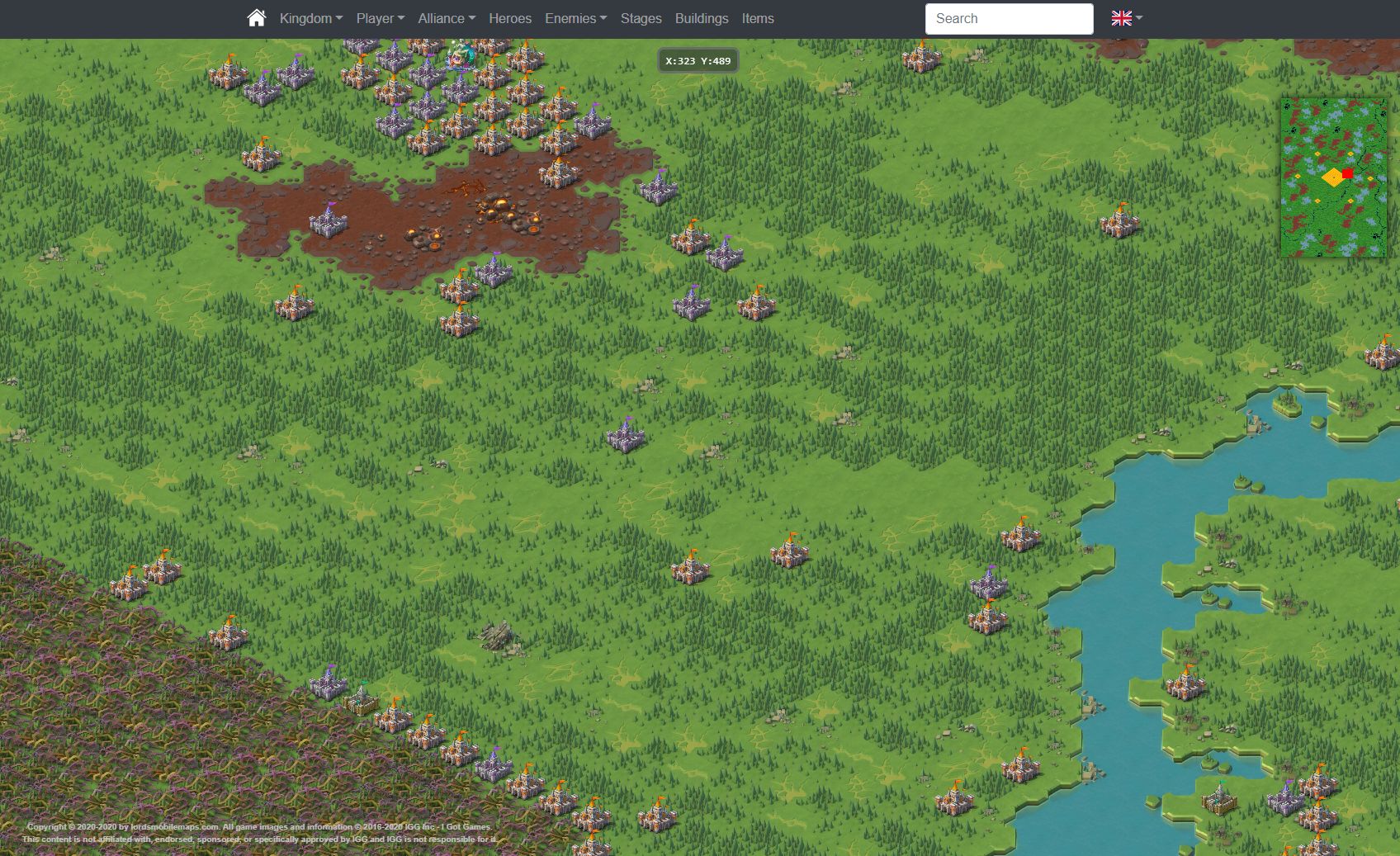Screen dimensions: 1400x856
Task: Click the red marker on the minimap
Action: [1348, 173]
